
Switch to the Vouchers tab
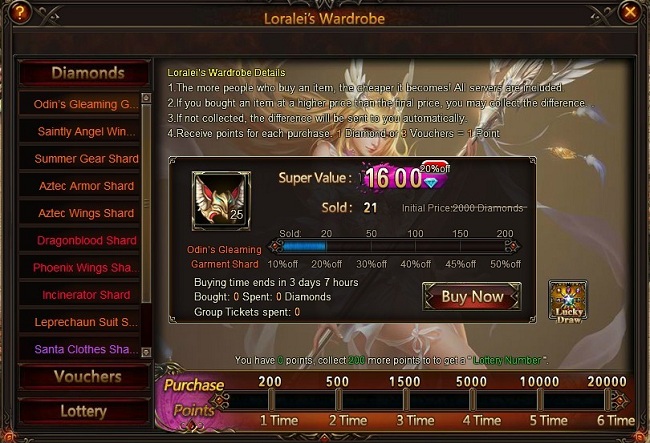87,377
